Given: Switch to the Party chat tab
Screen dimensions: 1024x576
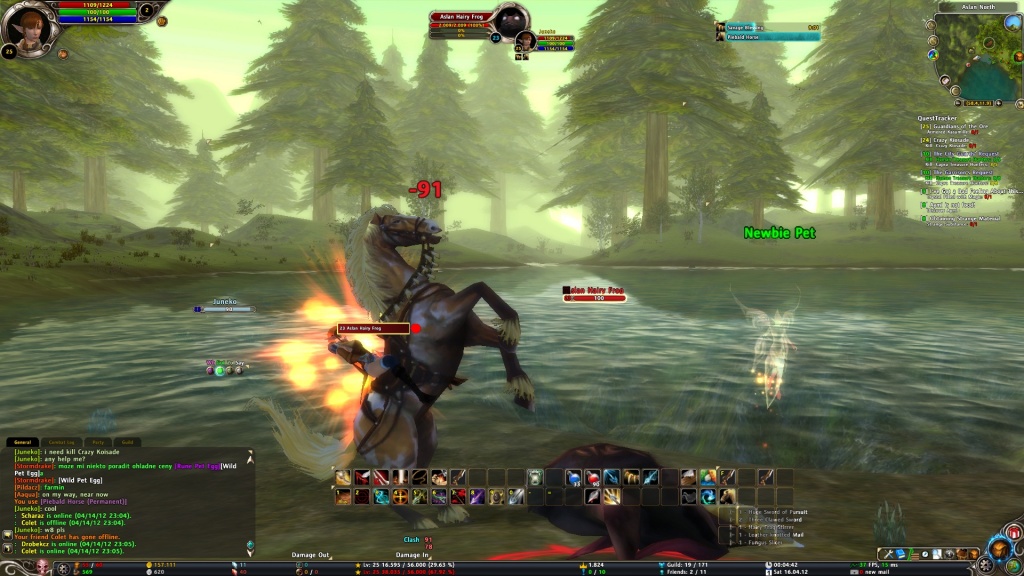Looking at the screenshot, I should click(98, 441).
